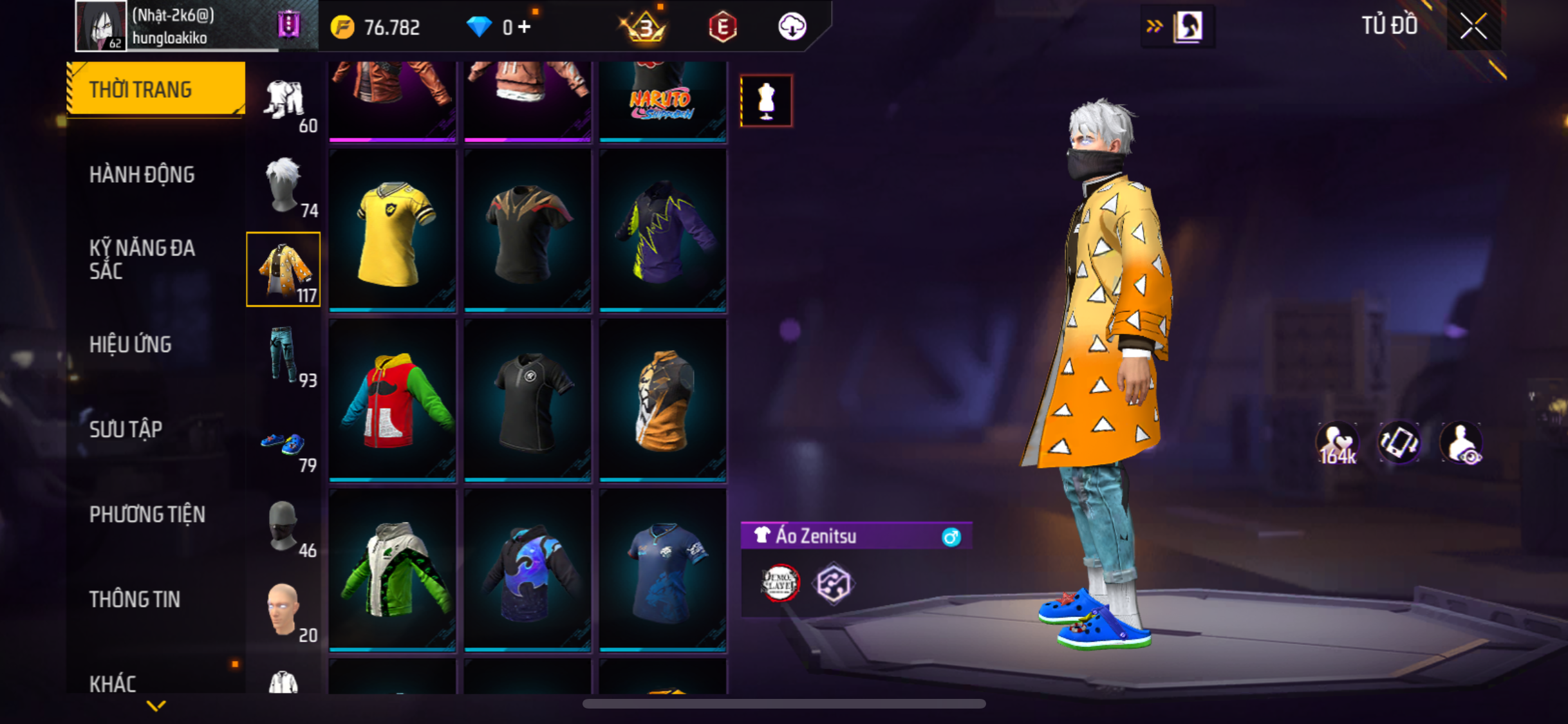Close the wardrobe screen
The image size is (1568, 724).
(1473, 26)
